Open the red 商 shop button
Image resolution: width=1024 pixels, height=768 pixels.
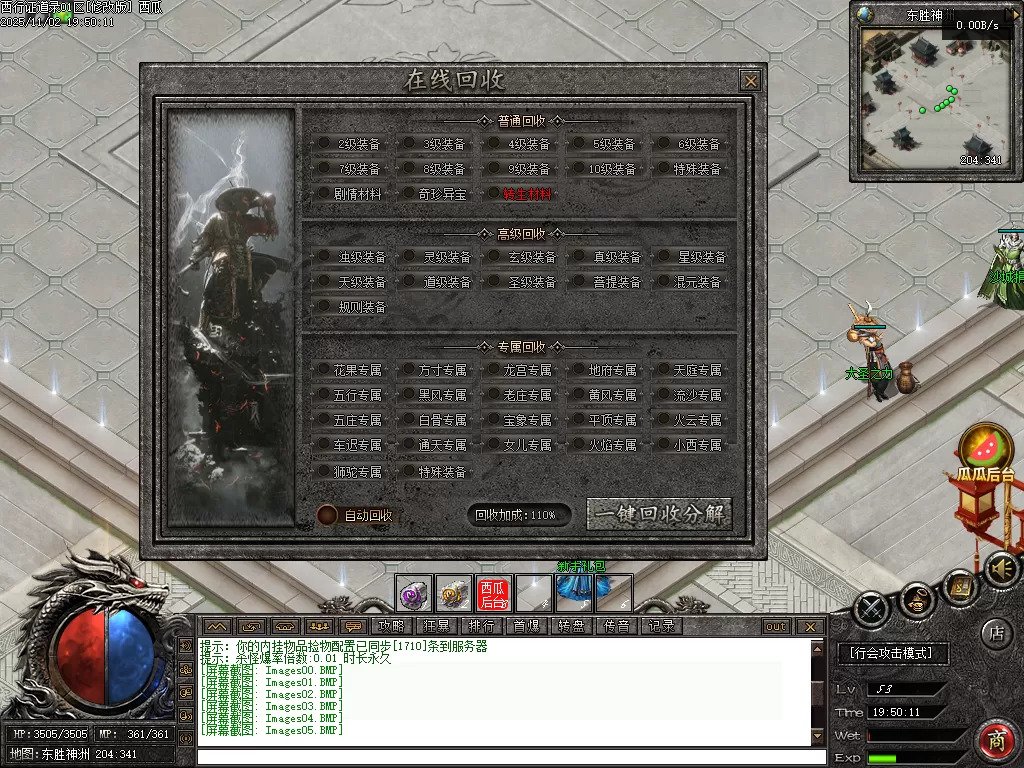point(996,740)
